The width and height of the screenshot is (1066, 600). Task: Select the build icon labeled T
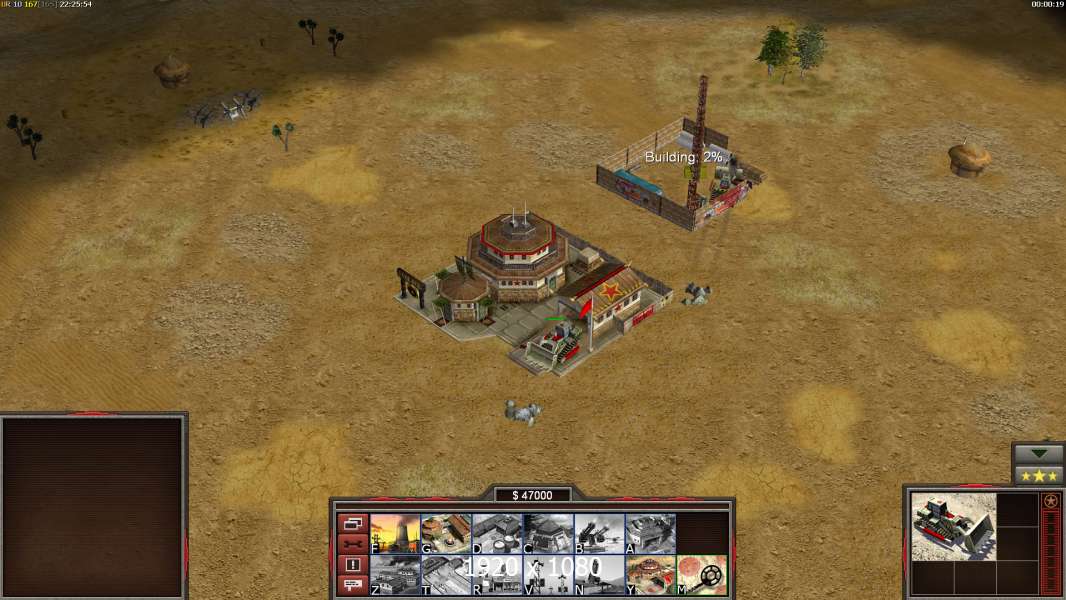pos(446,575)
